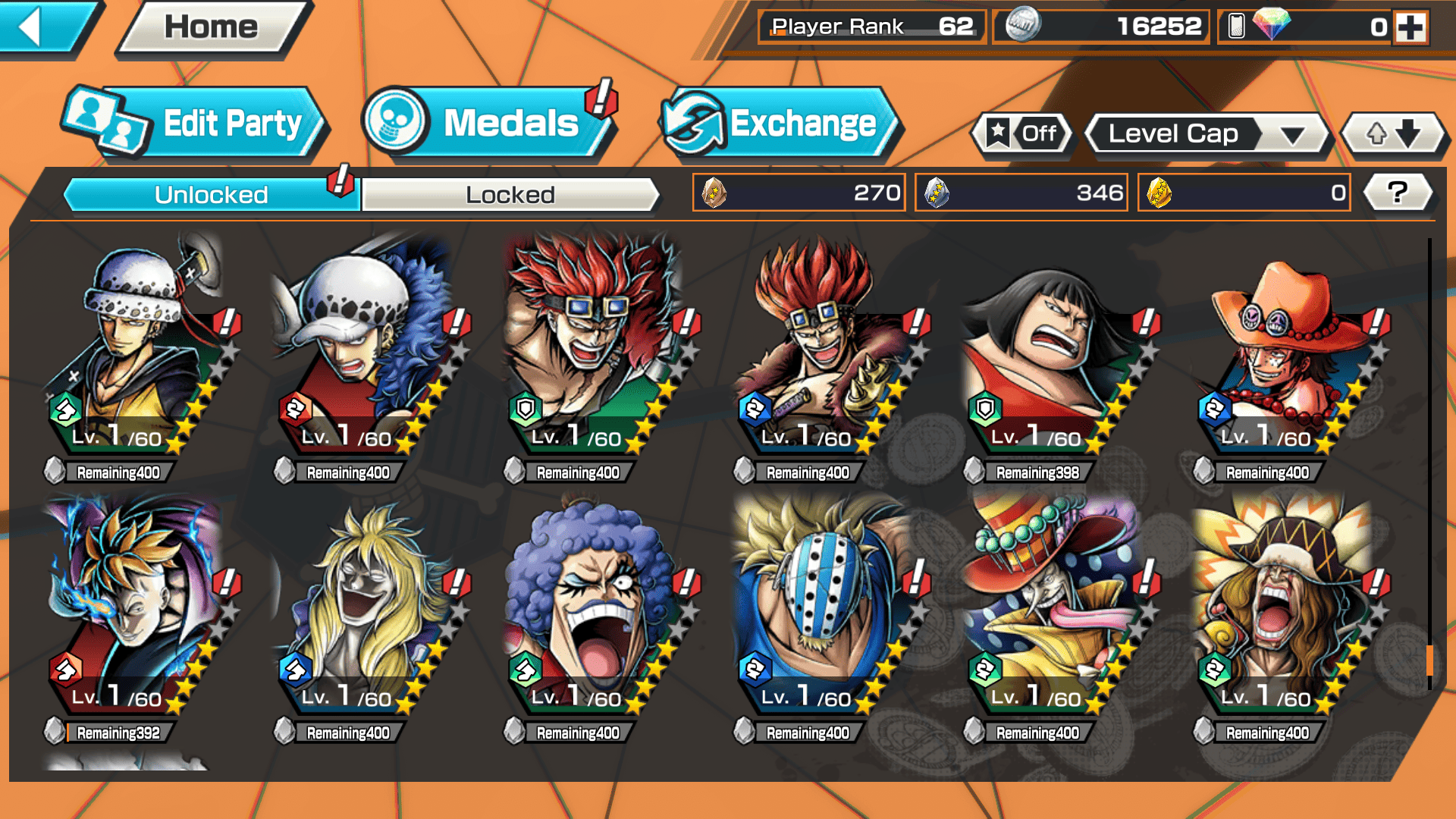Toggle the star favorites filter Off button
The height and width of the screenshot is (819, 1456).
click(x=1022, y=134)
